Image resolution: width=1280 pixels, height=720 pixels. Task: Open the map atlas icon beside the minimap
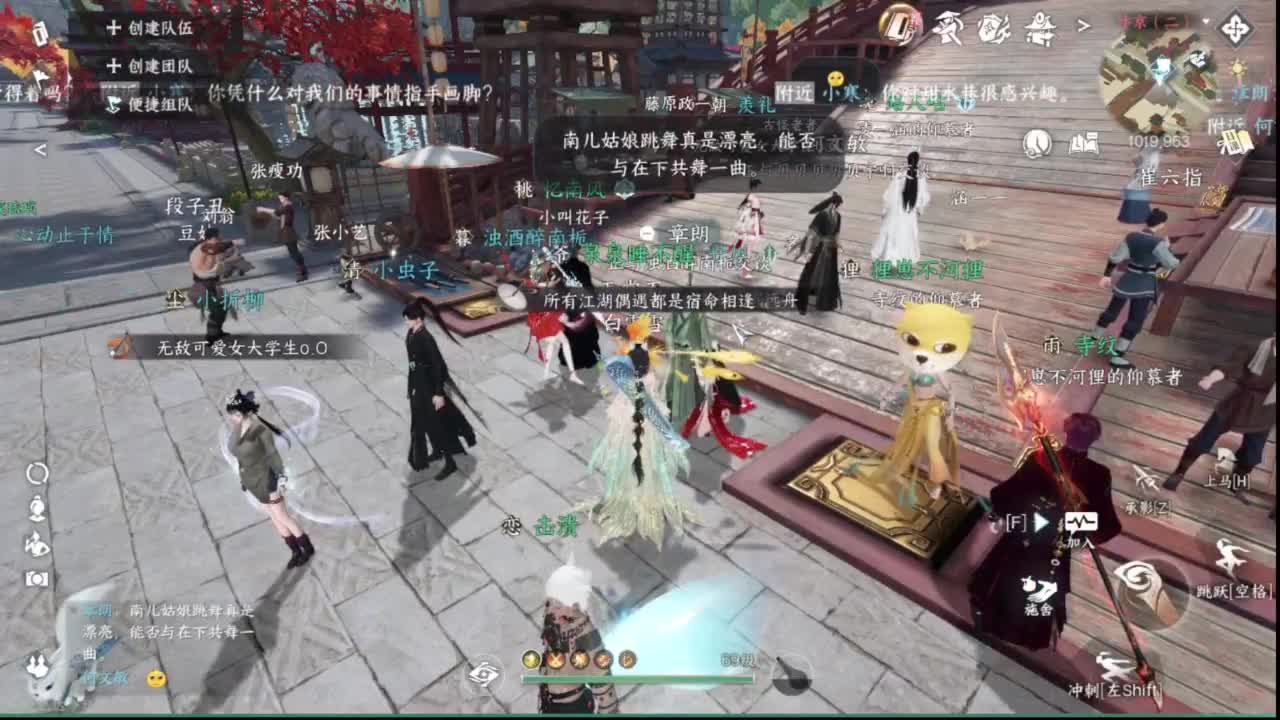click(1085, 143)
